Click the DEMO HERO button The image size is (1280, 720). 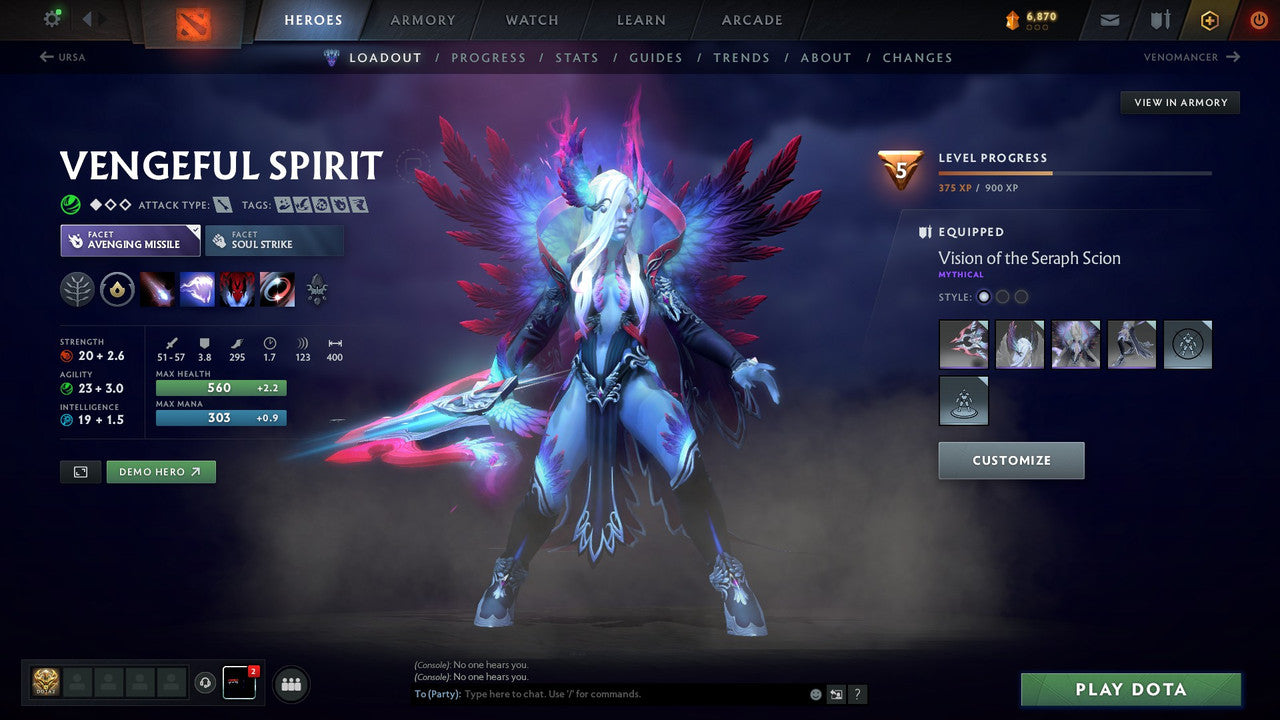pyautogui.click(x=161, y=471)
